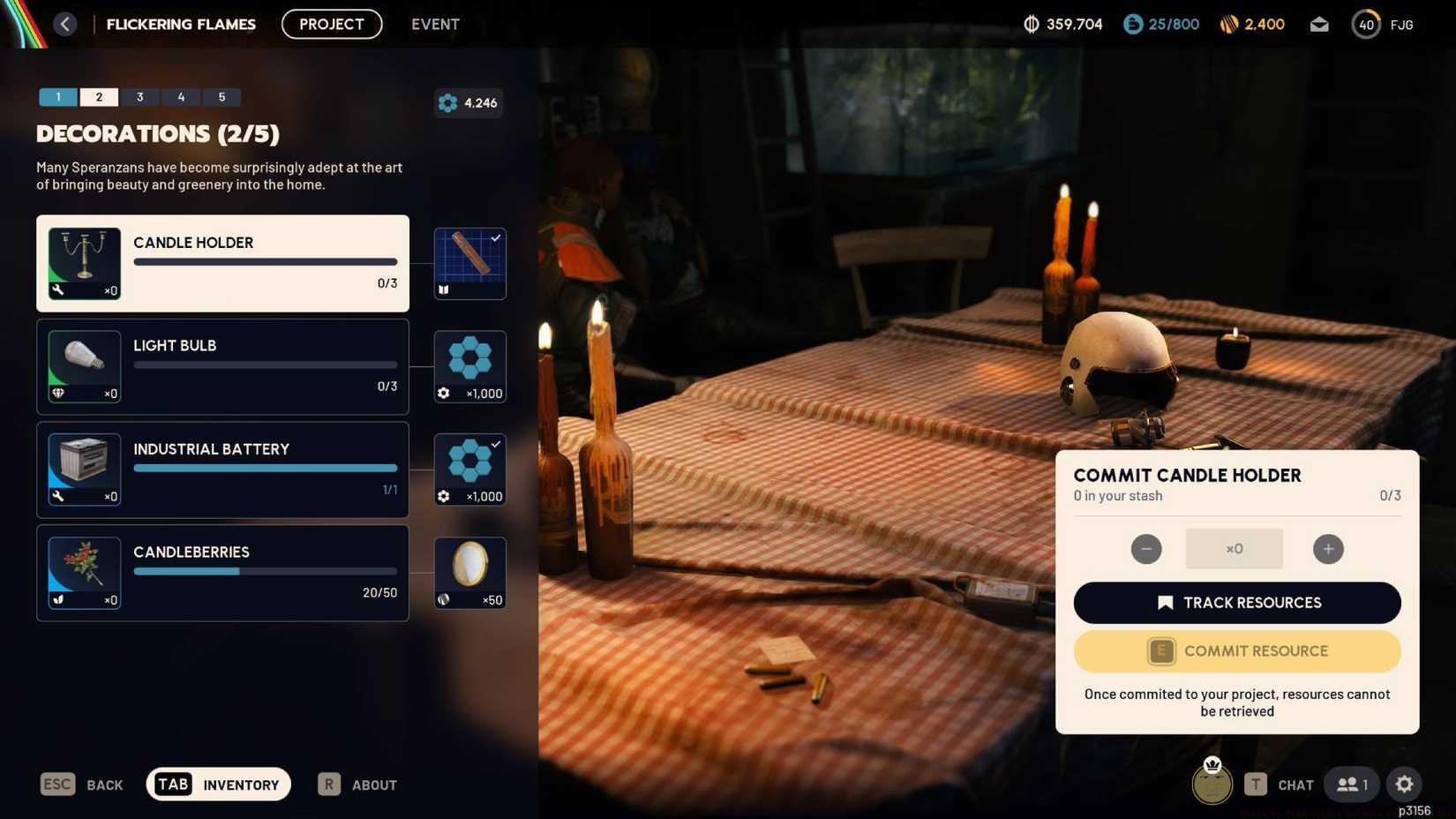The image size is (1456, 819).
Task: Open the mirror item icon next to Candleberries
Action: pyautogui.click(x=469, y=571)
